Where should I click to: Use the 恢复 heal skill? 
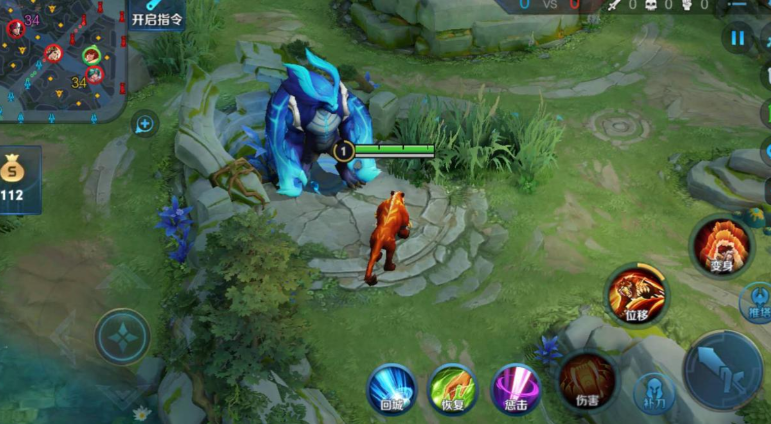(x=453, y=388)
